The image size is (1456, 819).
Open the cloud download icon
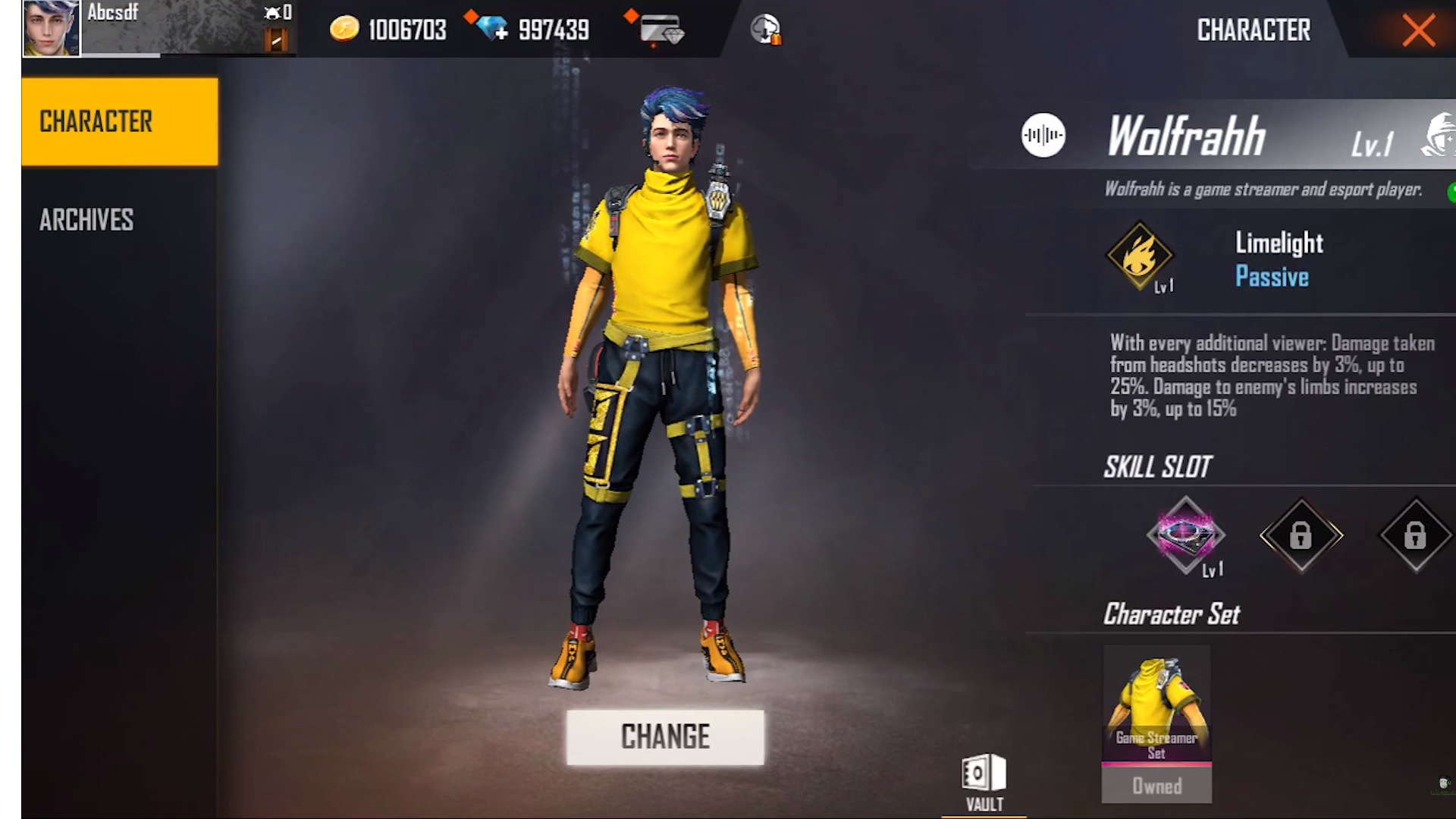pos(764,28)
